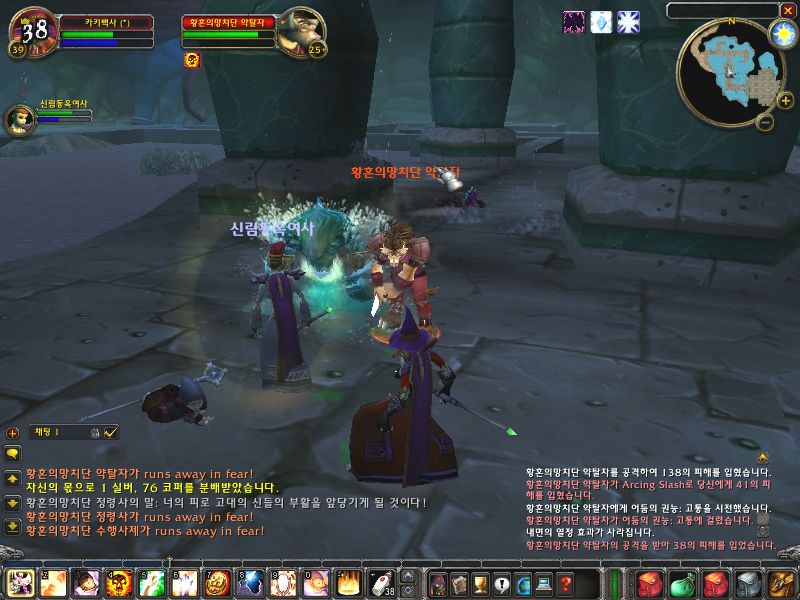Open the spellbook micro button
This screenshot has height=600, width=800.
[x=458, y=583]
